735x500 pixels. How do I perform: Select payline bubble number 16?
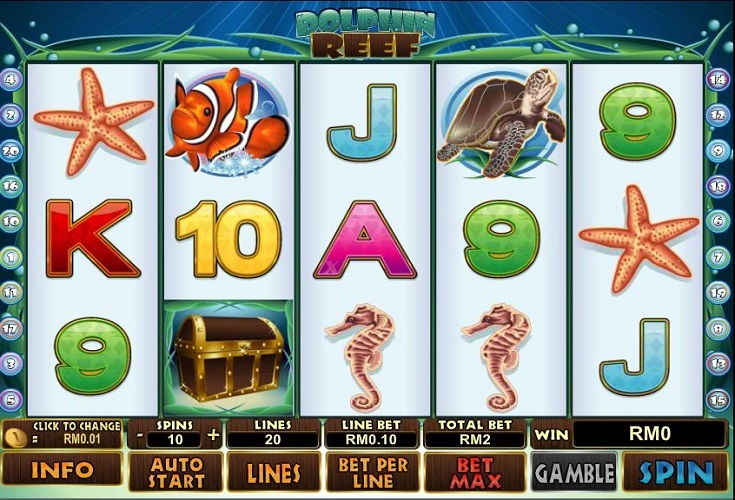11,186
